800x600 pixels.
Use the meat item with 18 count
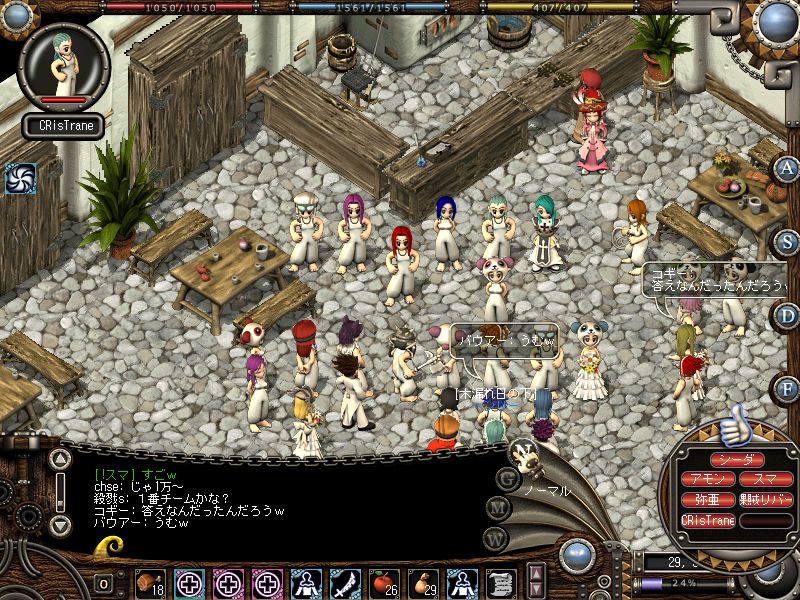point(152,582)
